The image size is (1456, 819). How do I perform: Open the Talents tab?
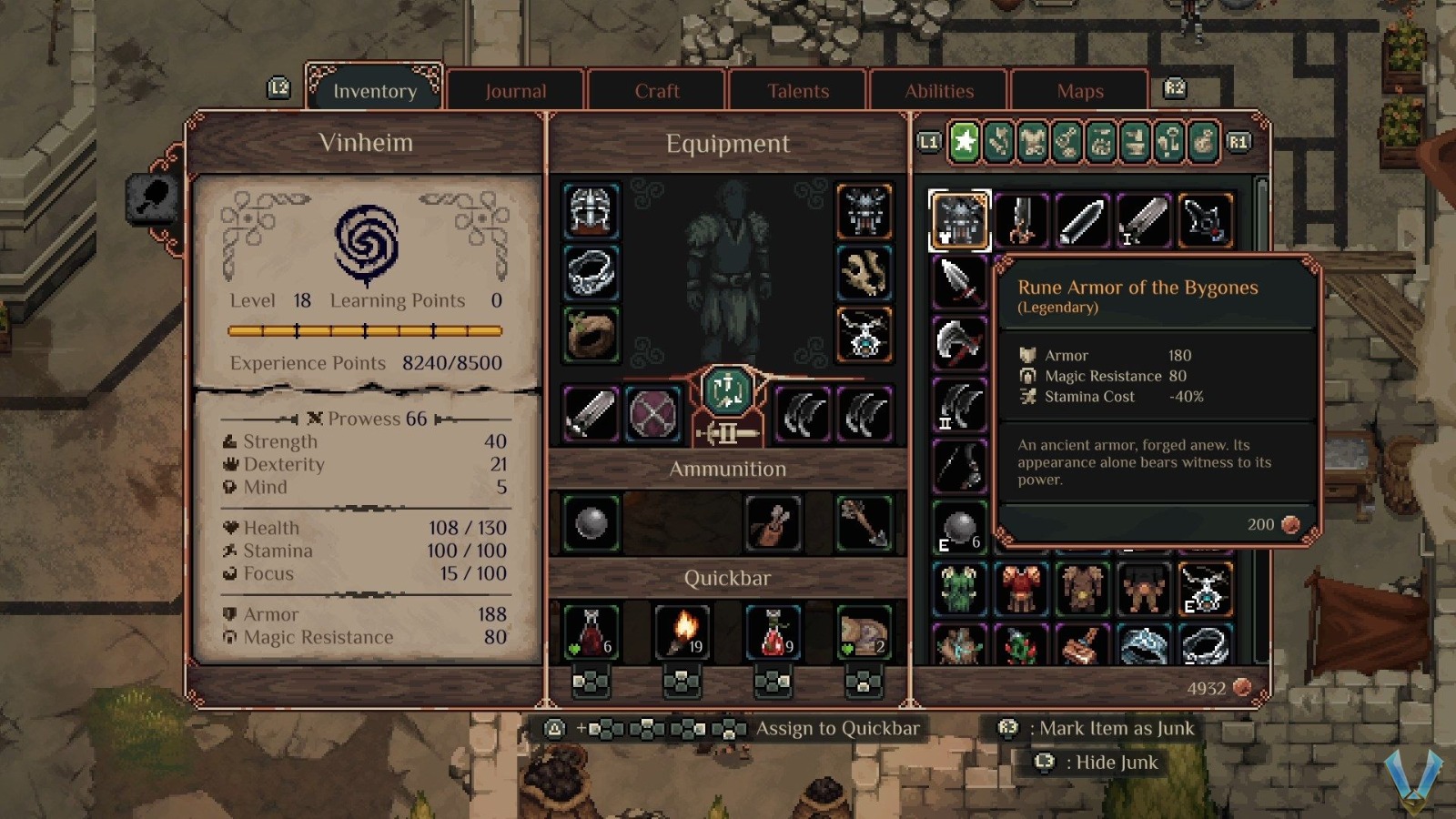797,90
